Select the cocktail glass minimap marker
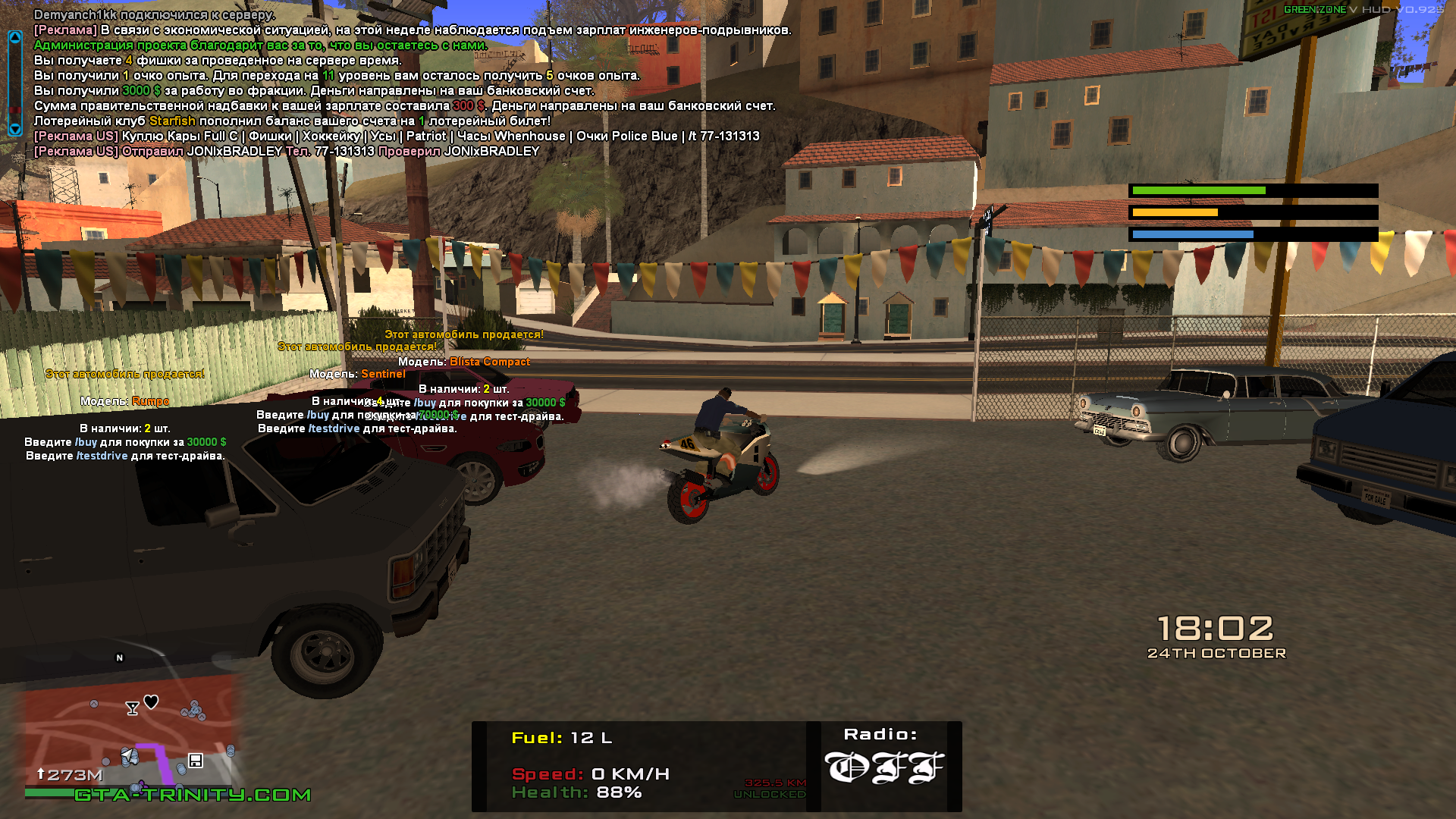The height and width of the screenshot is (819, 1456). pos(132,708)
